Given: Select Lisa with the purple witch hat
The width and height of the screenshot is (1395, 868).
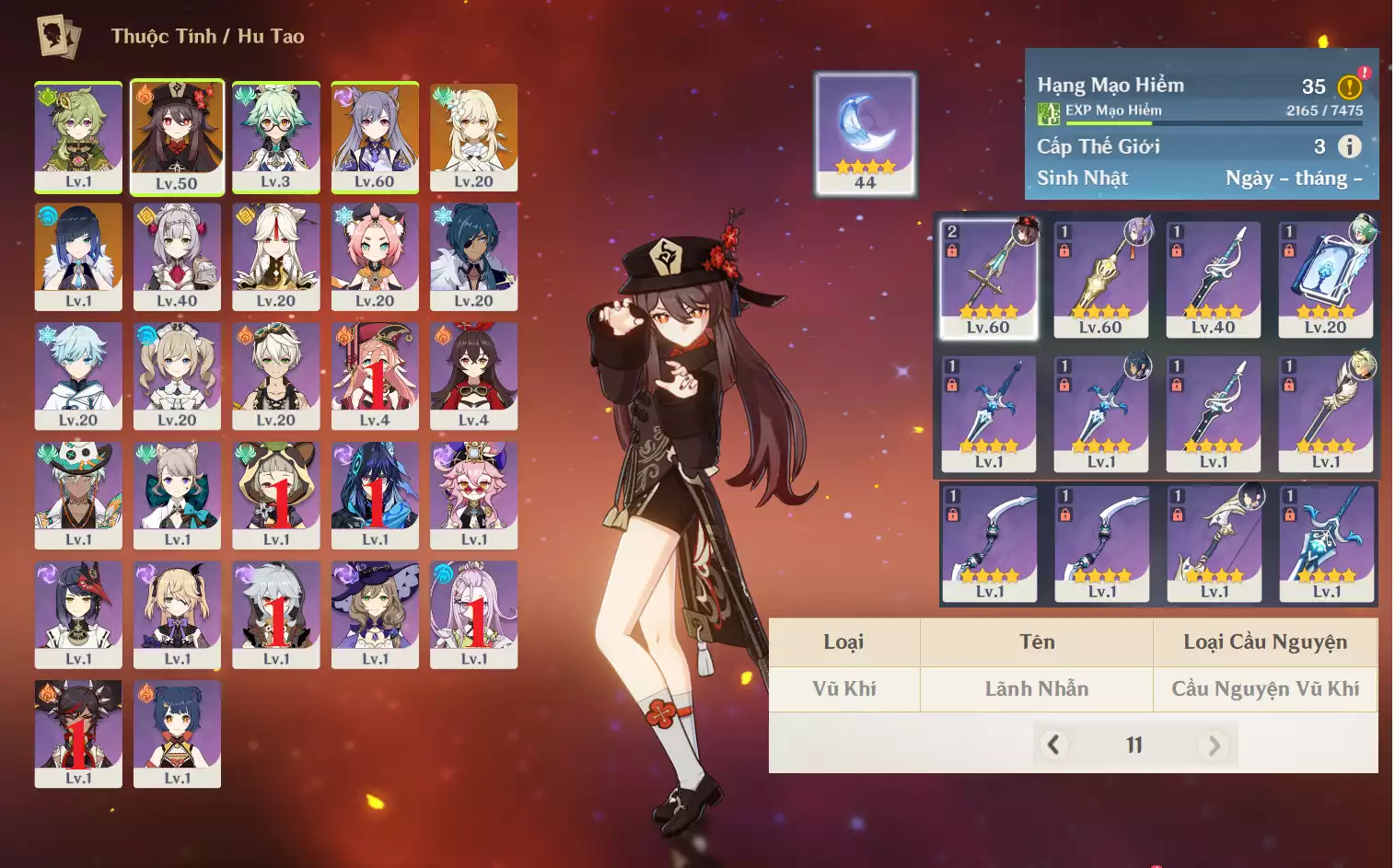Looking at the screenshot, I should click(x=375, y=614).
